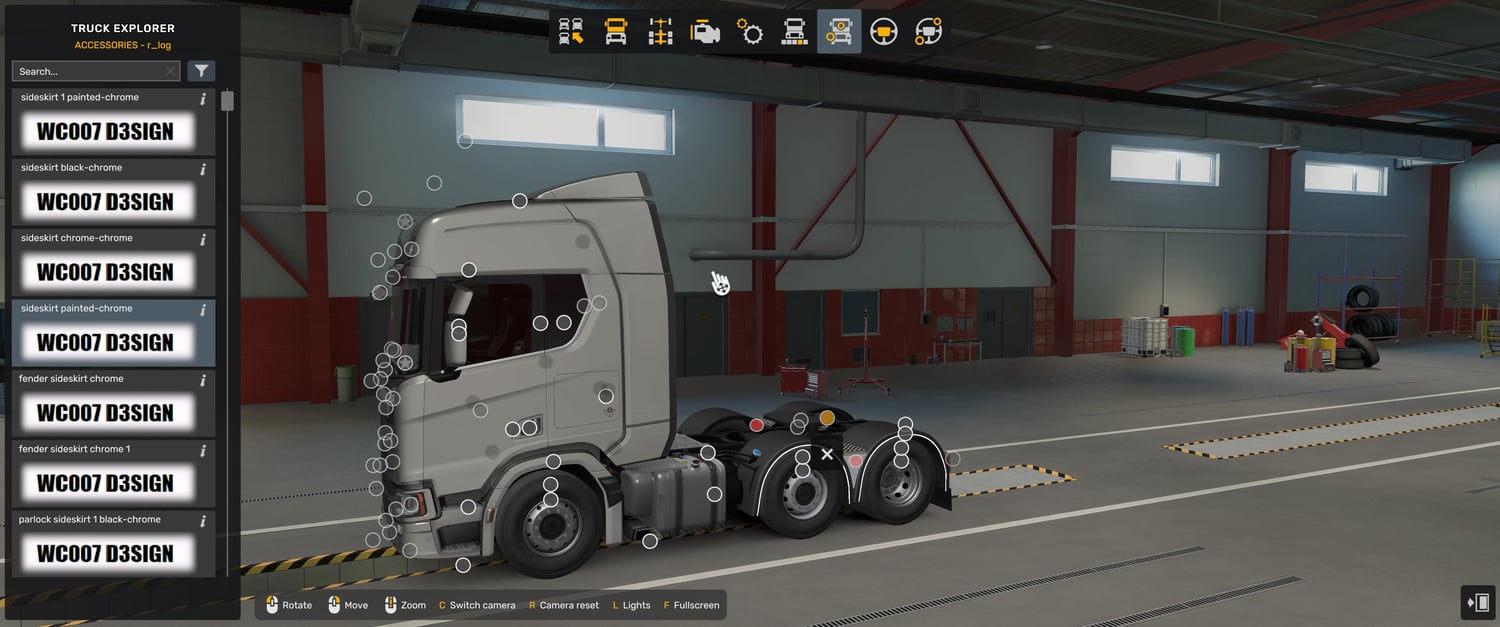Open the interior accessories steering wheel icon
The image size is (1500, 627).
[928, 32]
